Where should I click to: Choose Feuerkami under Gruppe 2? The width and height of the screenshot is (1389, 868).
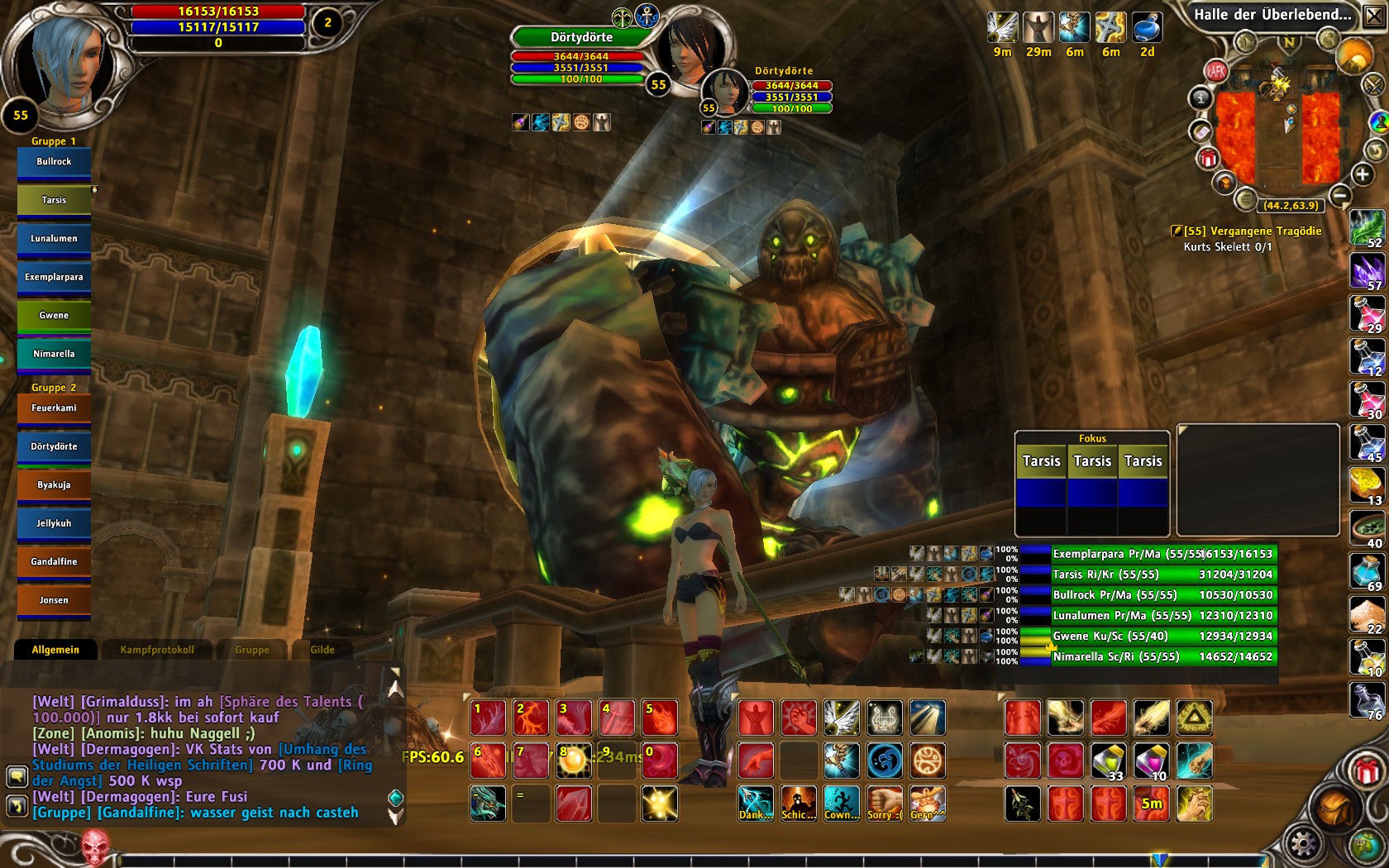click(x=54, y=408)
